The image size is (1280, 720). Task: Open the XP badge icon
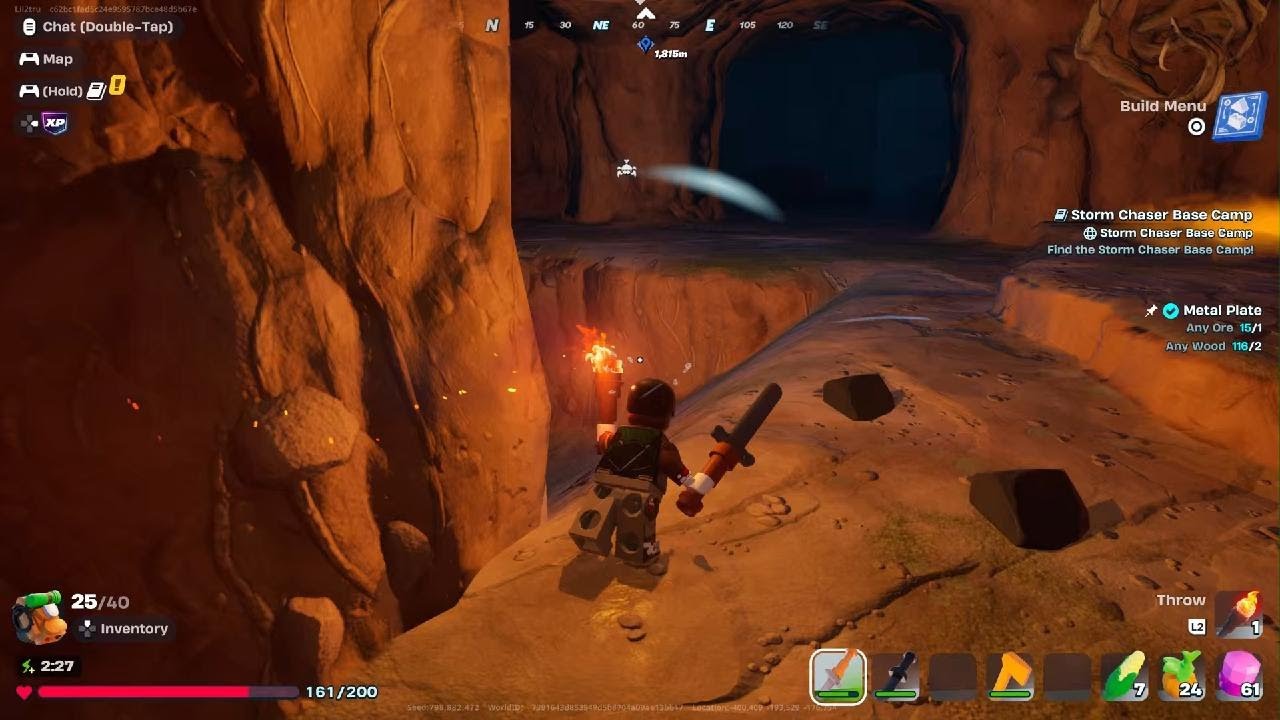pyautogui.click(x=55, y=123)
